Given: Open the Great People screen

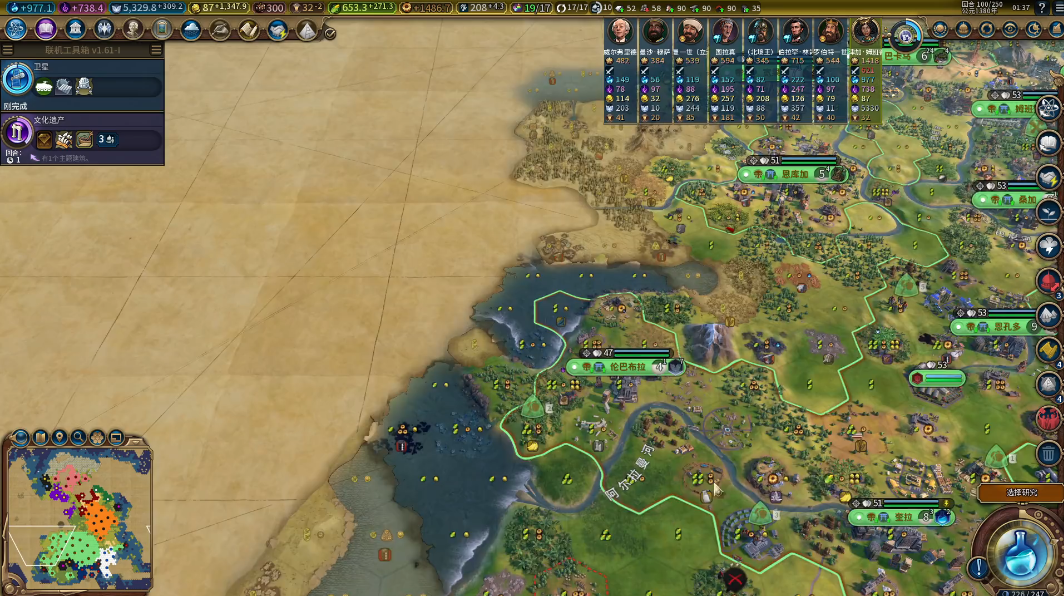Looking at the screenshot, I should point(133,29).
